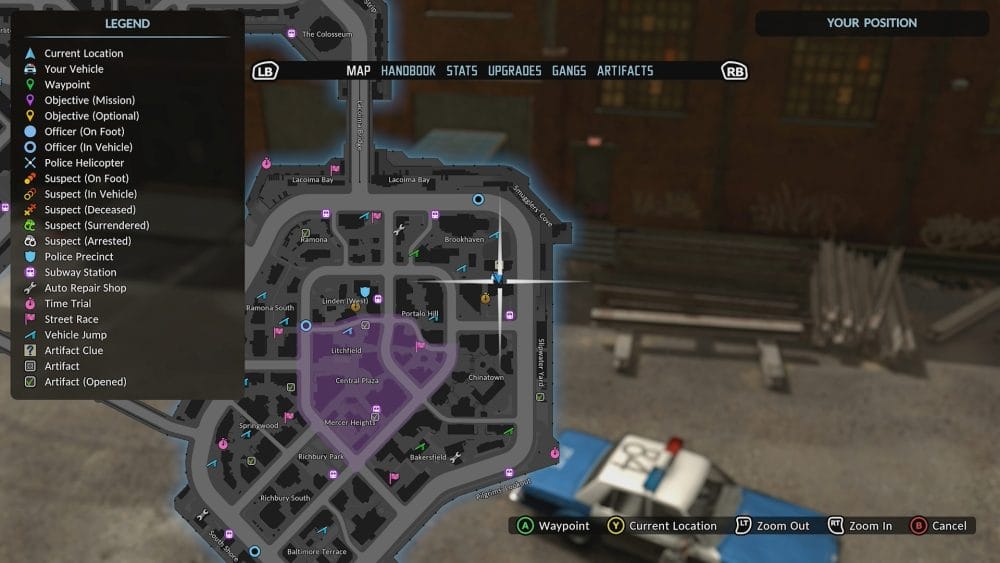
Task: Show the GANGS tab
Action: (569, 71)
